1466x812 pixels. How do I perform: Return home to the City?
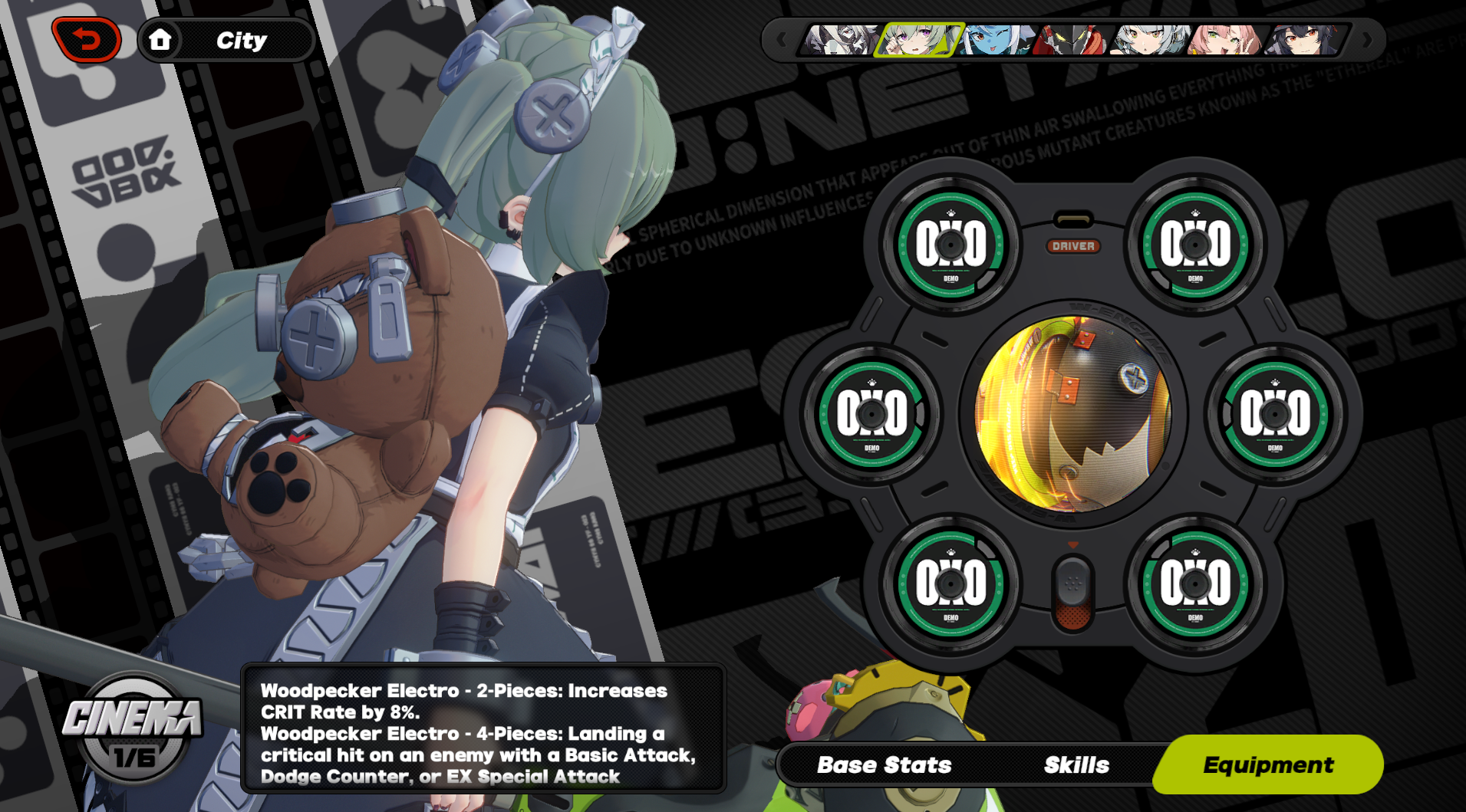[160, 39]
